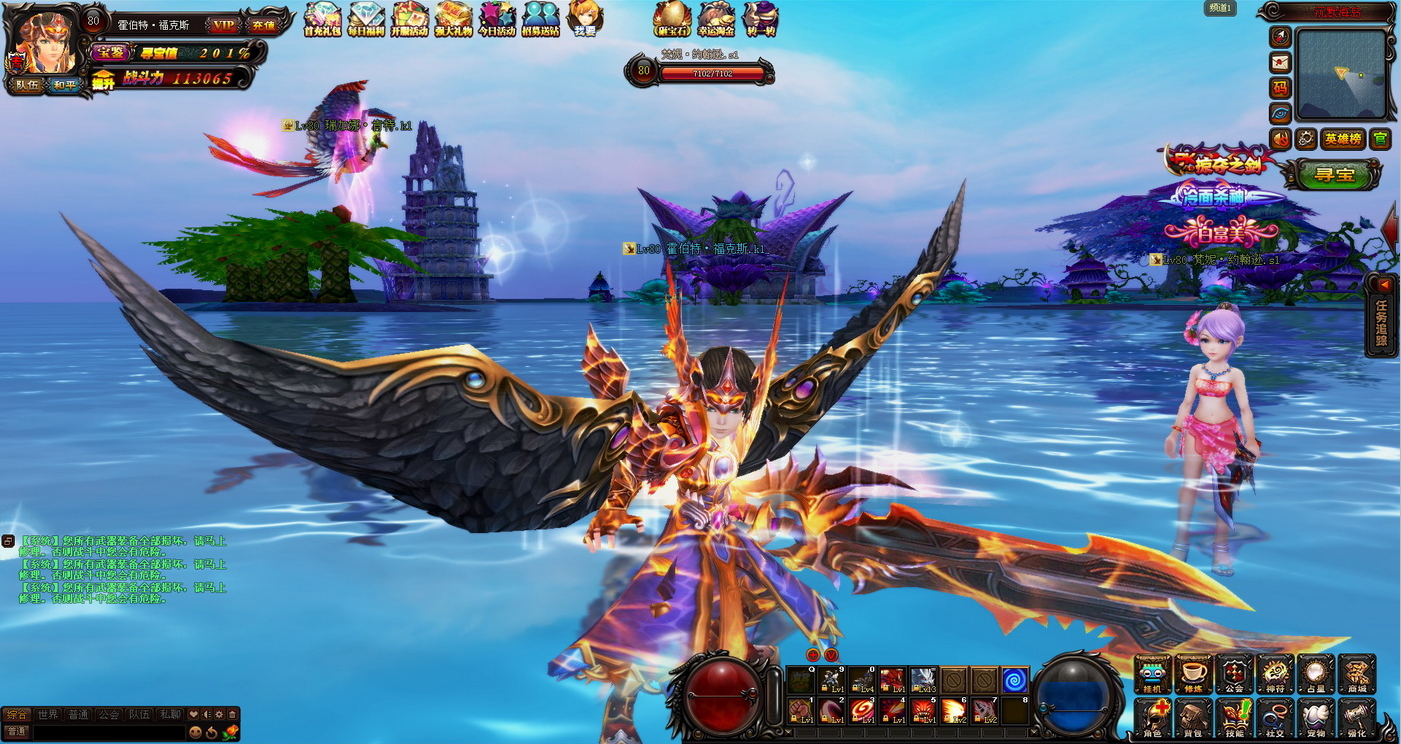1401x744 pixels.
Task: Toggle the eye visibility icon under the minimap
Action: (1280, 113)
